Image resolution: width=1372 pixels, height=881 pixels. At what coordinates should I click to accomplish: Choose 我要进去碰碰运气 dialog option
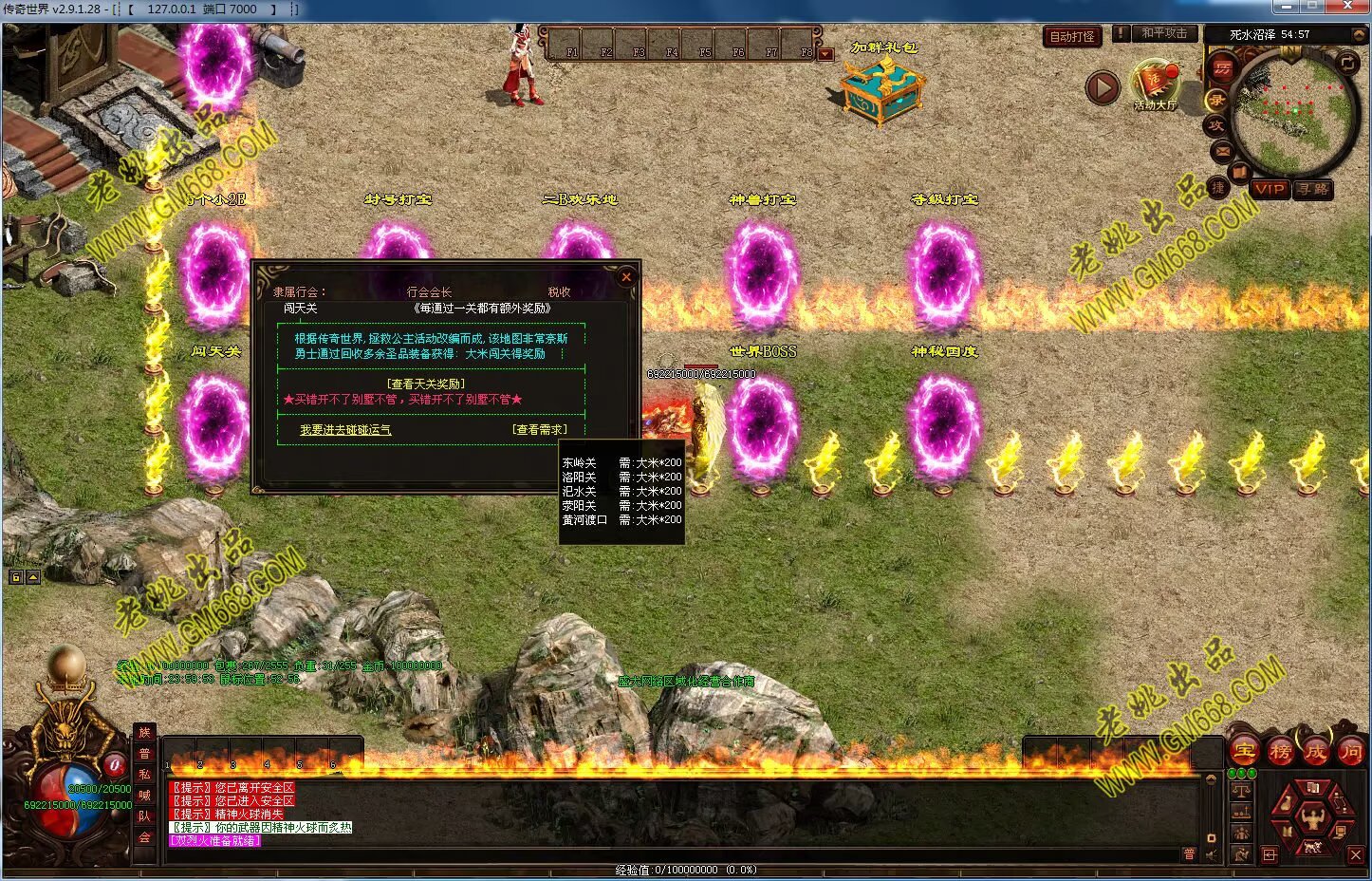pyautogui.click(x=345, y=430)
